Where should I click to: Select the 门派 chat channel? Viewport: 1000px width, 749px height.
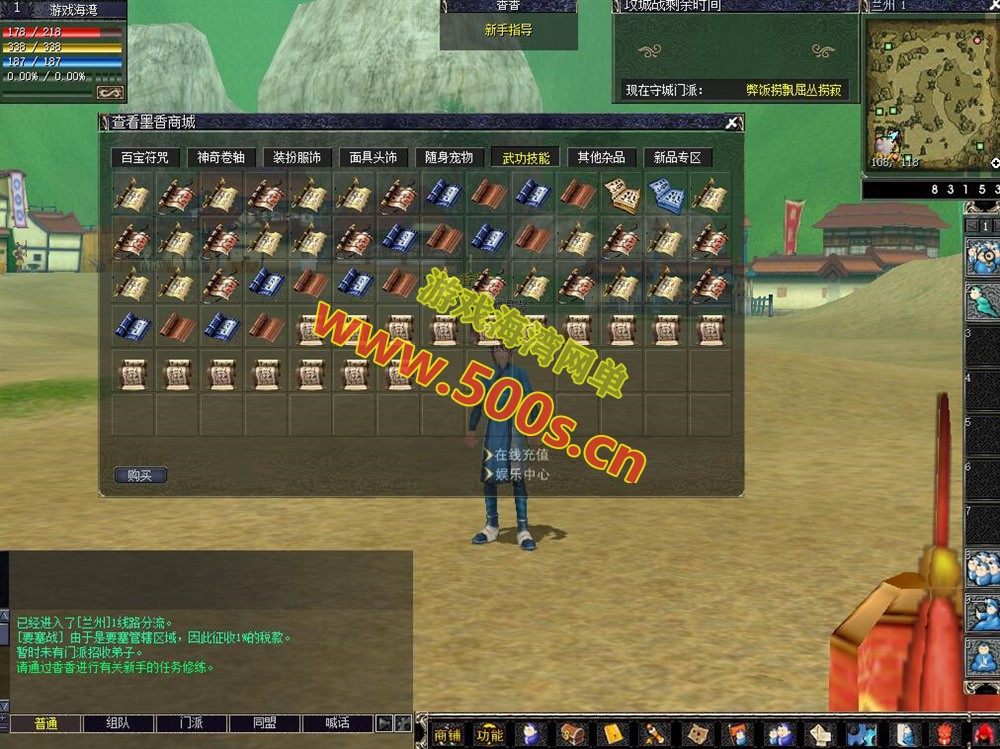coord(192,723)
